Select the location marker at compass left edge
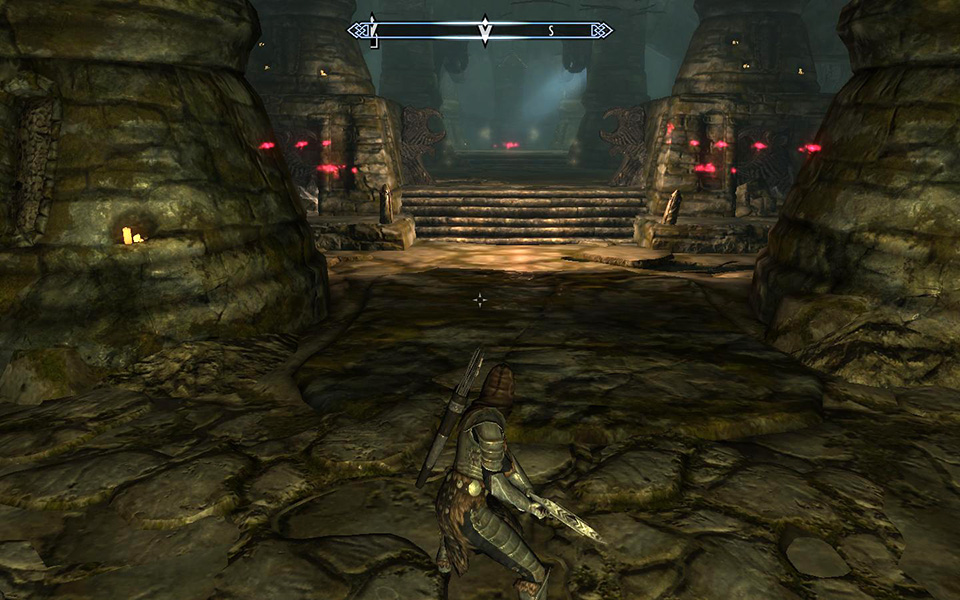This screenshot has height=600, width=960. [372, 30]
